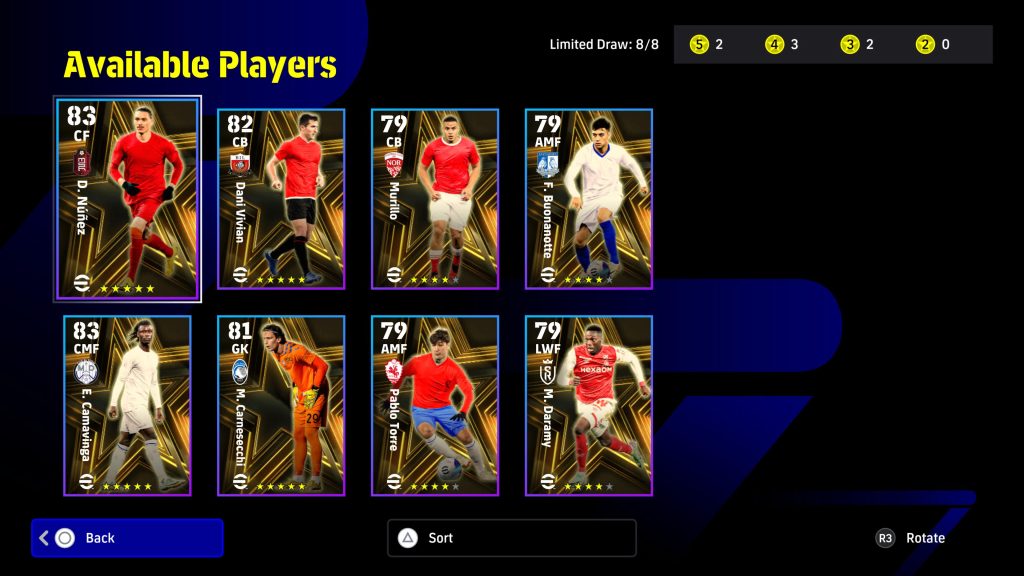Select the F. Buonanotte AMF card

[589, 199]
